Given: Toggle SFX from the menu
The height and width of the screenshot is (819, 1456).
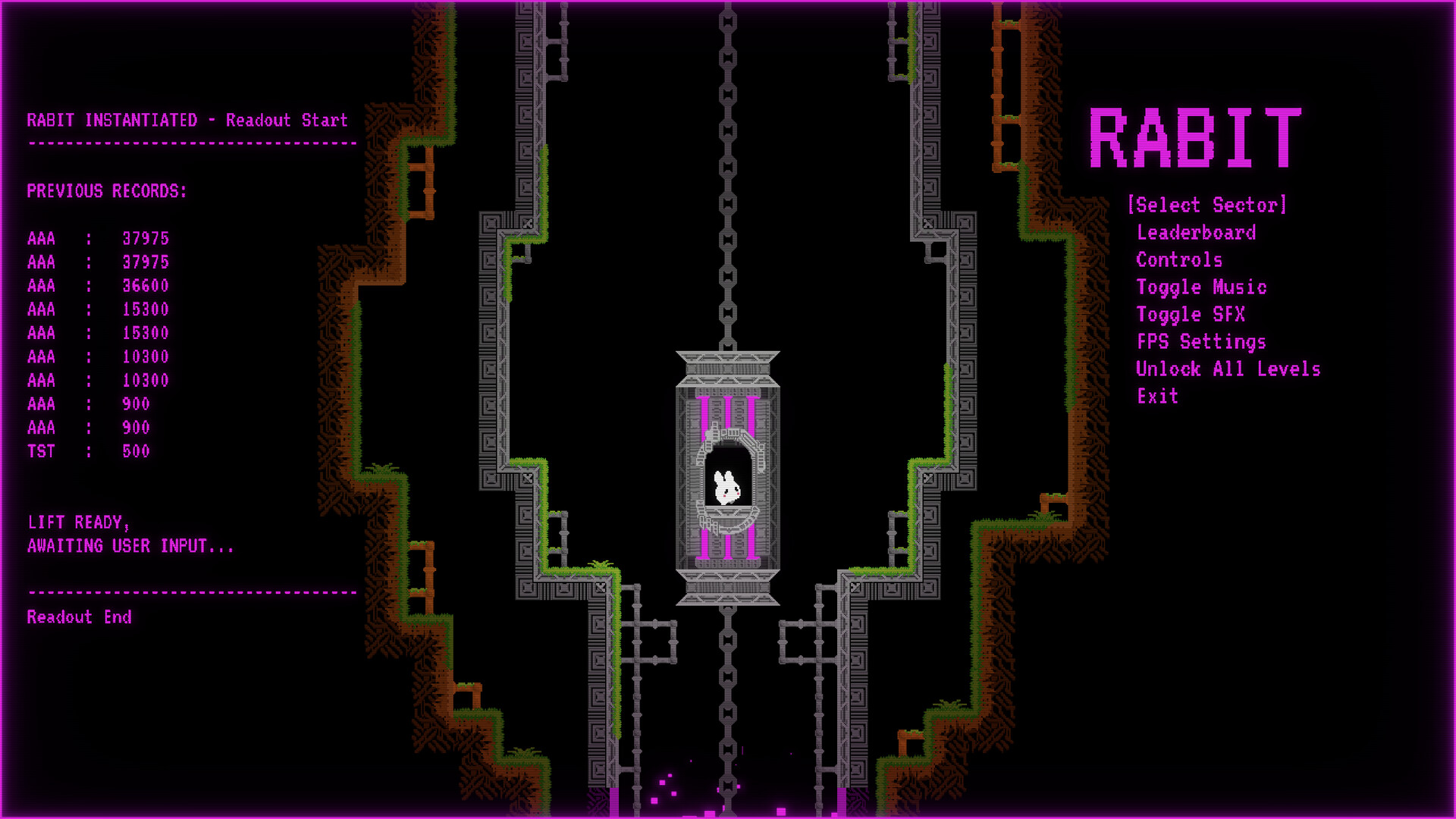Looking at the screenshot, I should (1191, 315).
